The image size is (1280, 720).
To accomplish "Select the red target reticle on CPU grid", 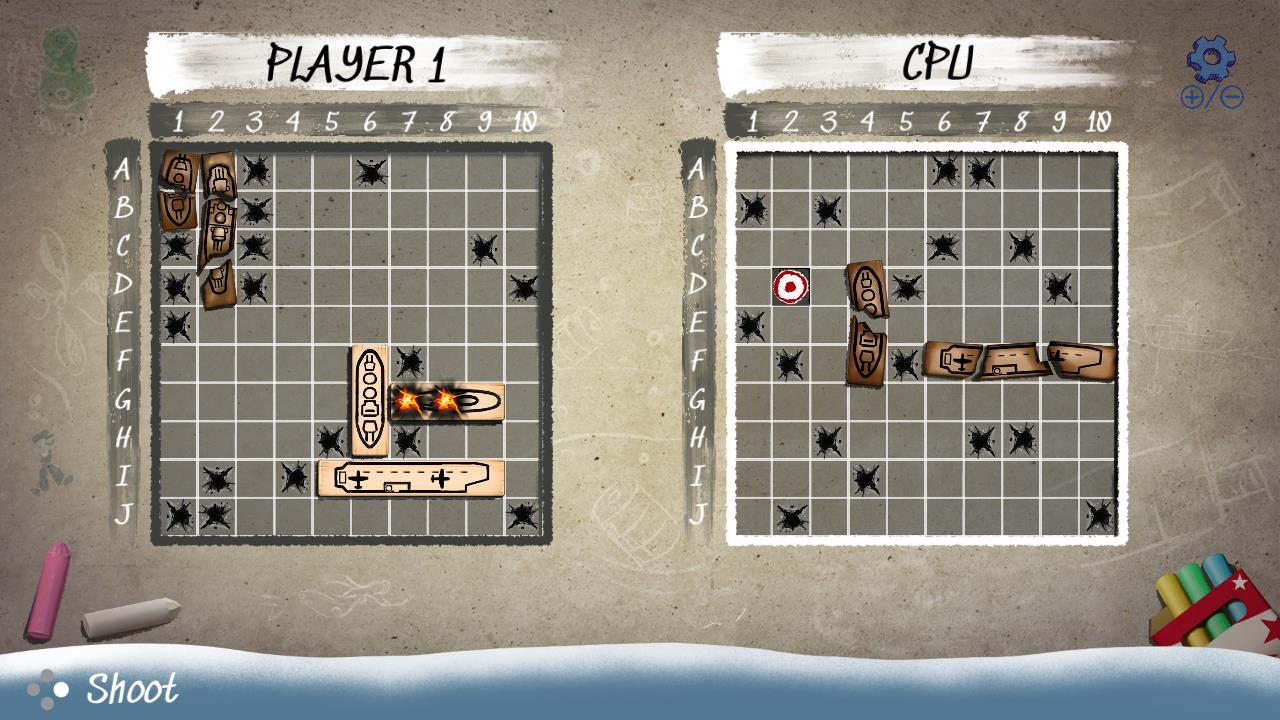I will coord(790,287).
